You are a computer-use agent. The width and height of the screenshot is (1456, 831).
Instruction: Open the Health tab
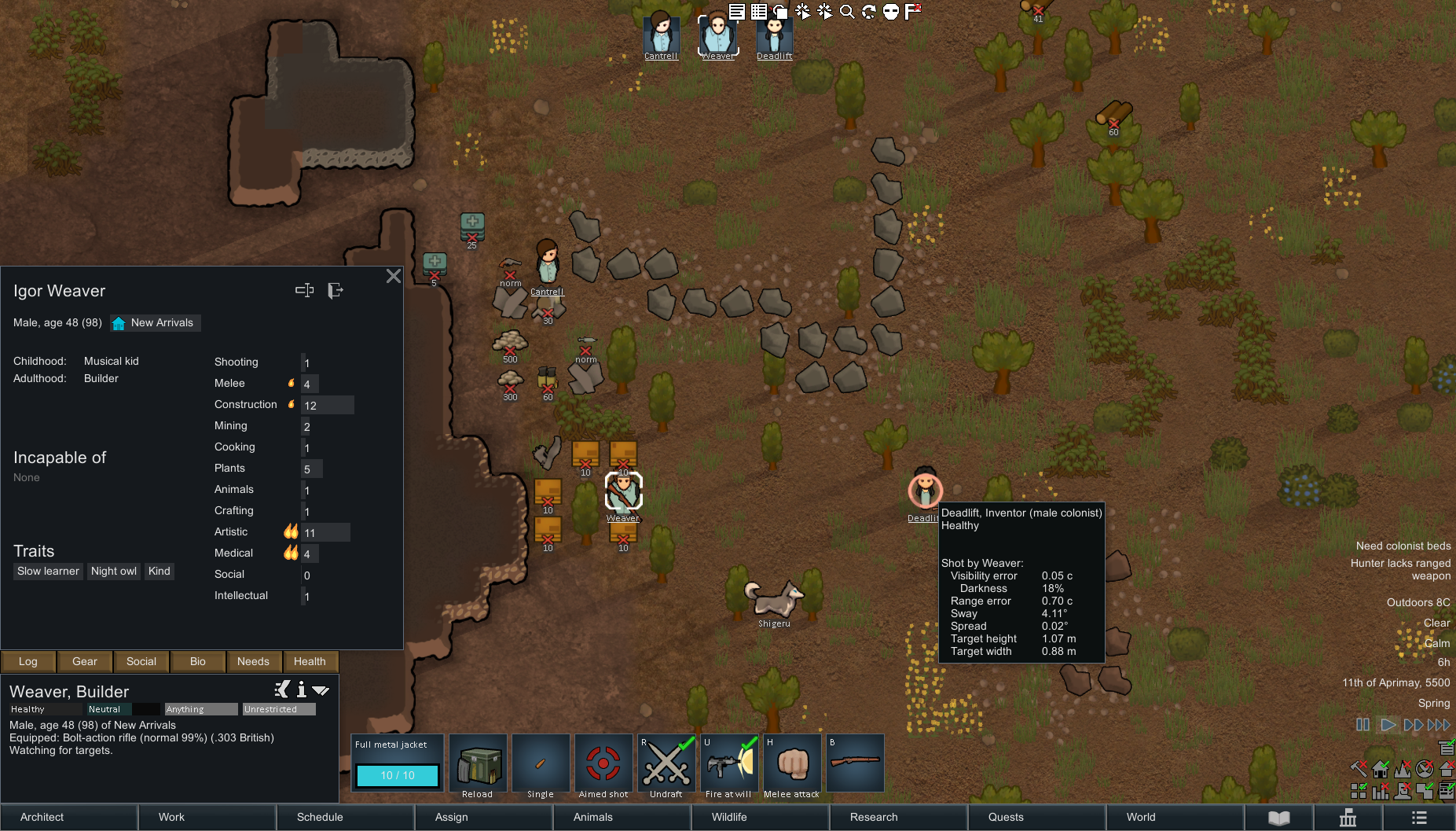[x=310, y=661]
